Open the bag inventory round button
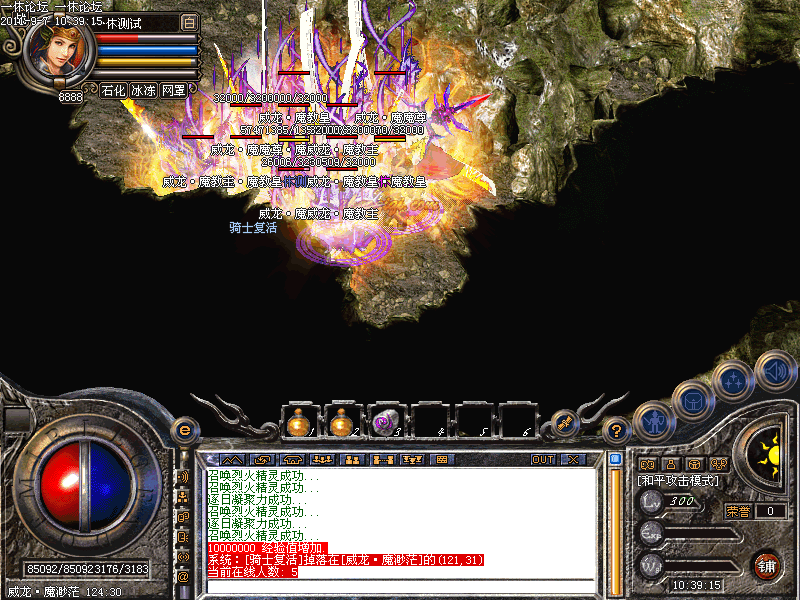 (692, 400)
